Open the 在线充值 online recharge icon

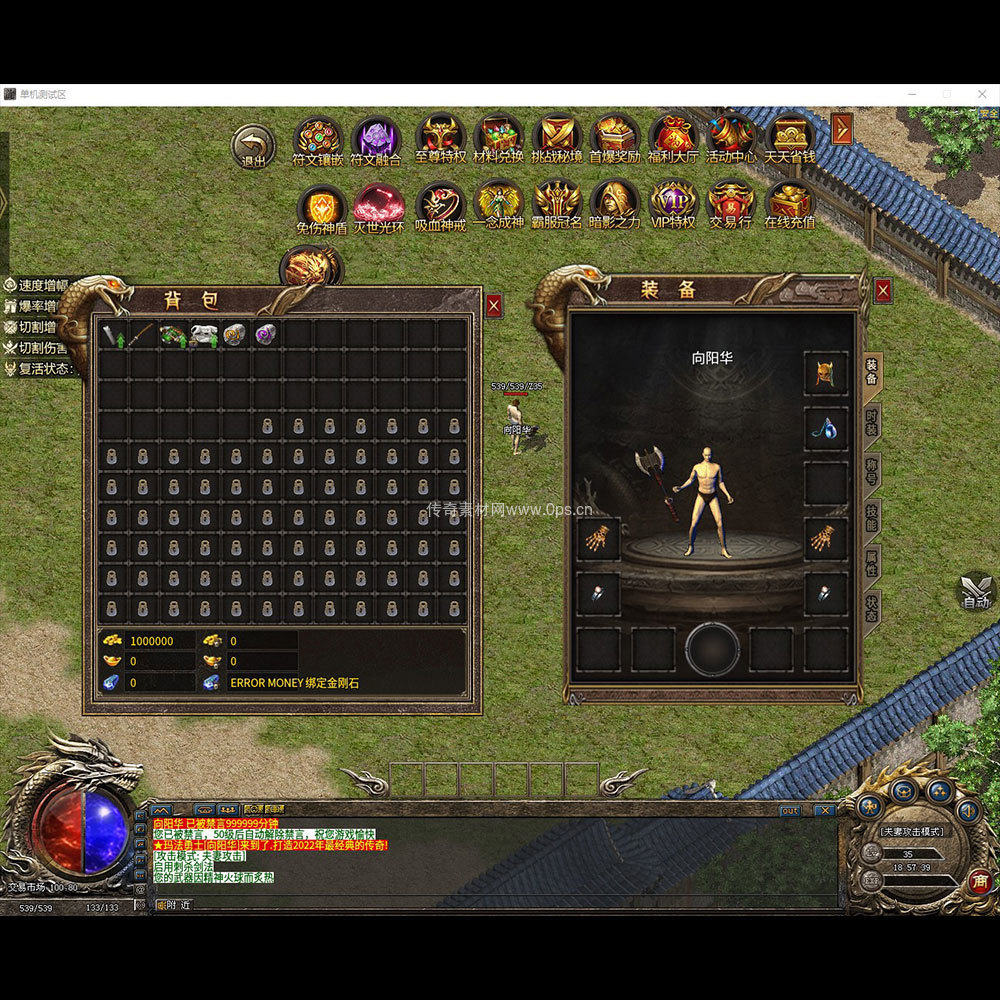point(789,203)
